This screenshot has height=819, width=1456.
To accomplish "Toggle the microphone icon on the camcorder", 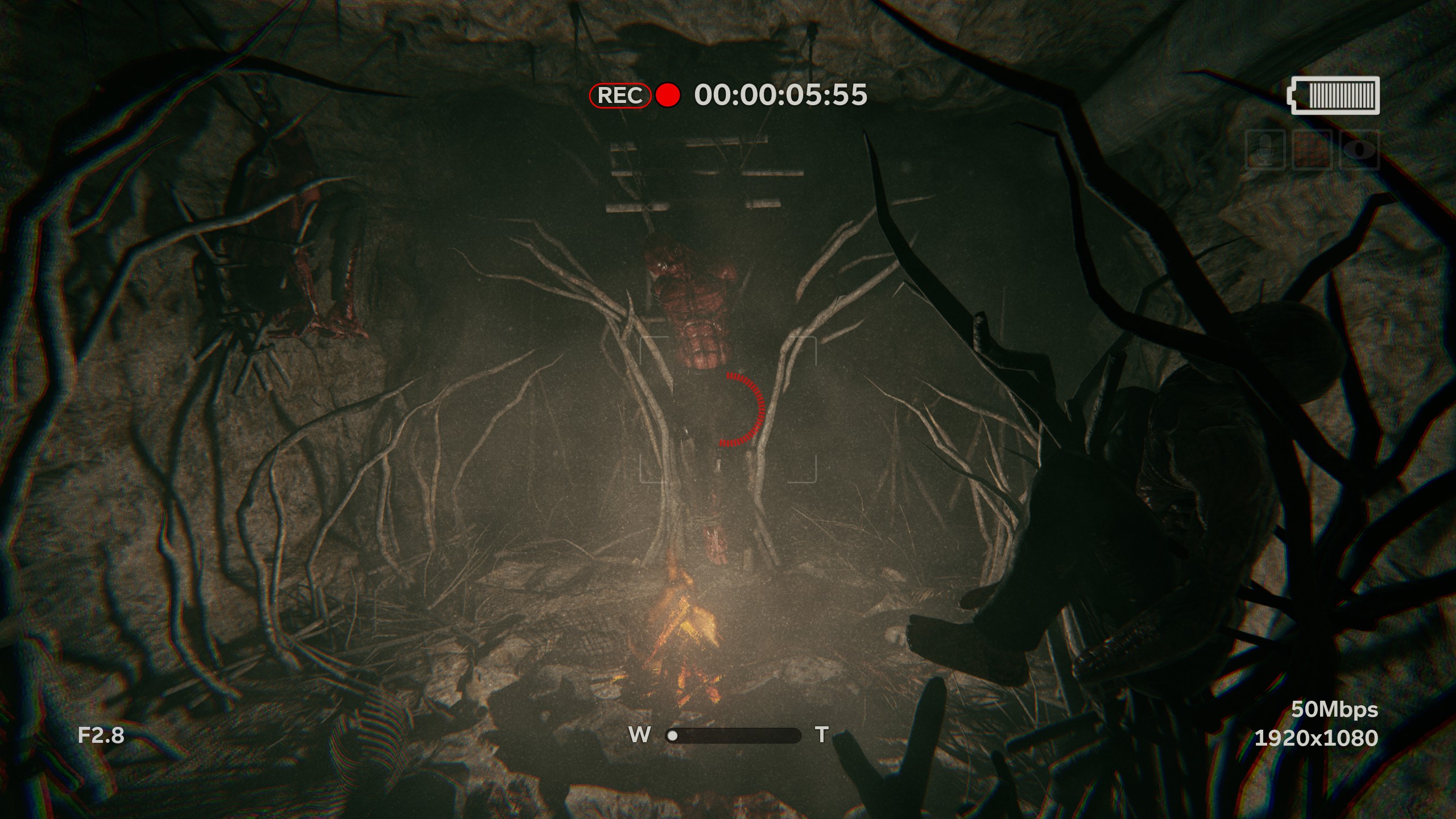I will (1265, 151).
